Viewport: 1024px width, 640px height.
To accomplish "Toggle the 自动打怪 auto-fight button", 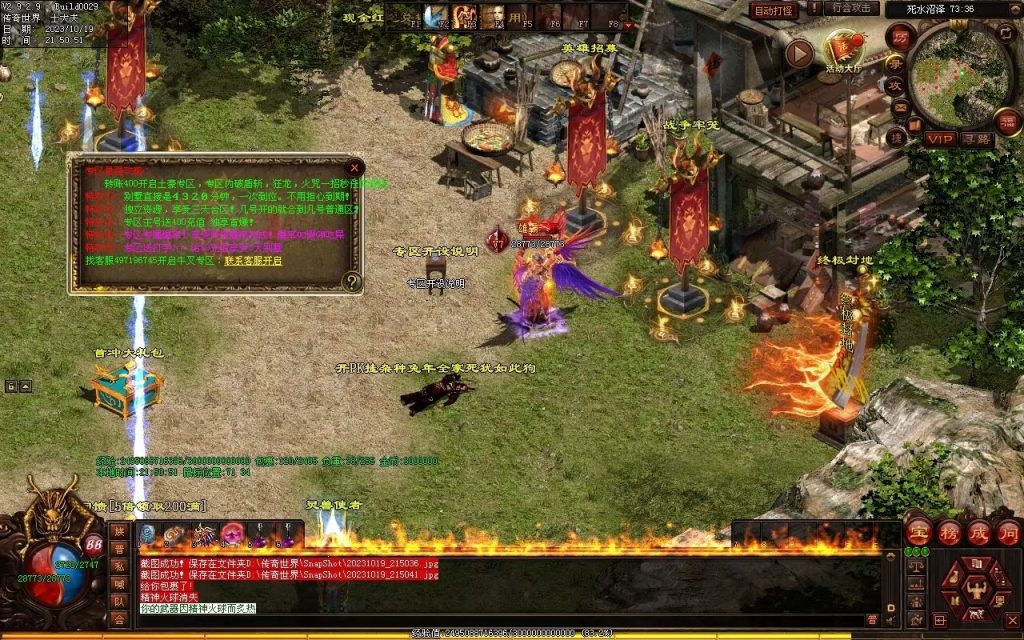I will point(774,10).
